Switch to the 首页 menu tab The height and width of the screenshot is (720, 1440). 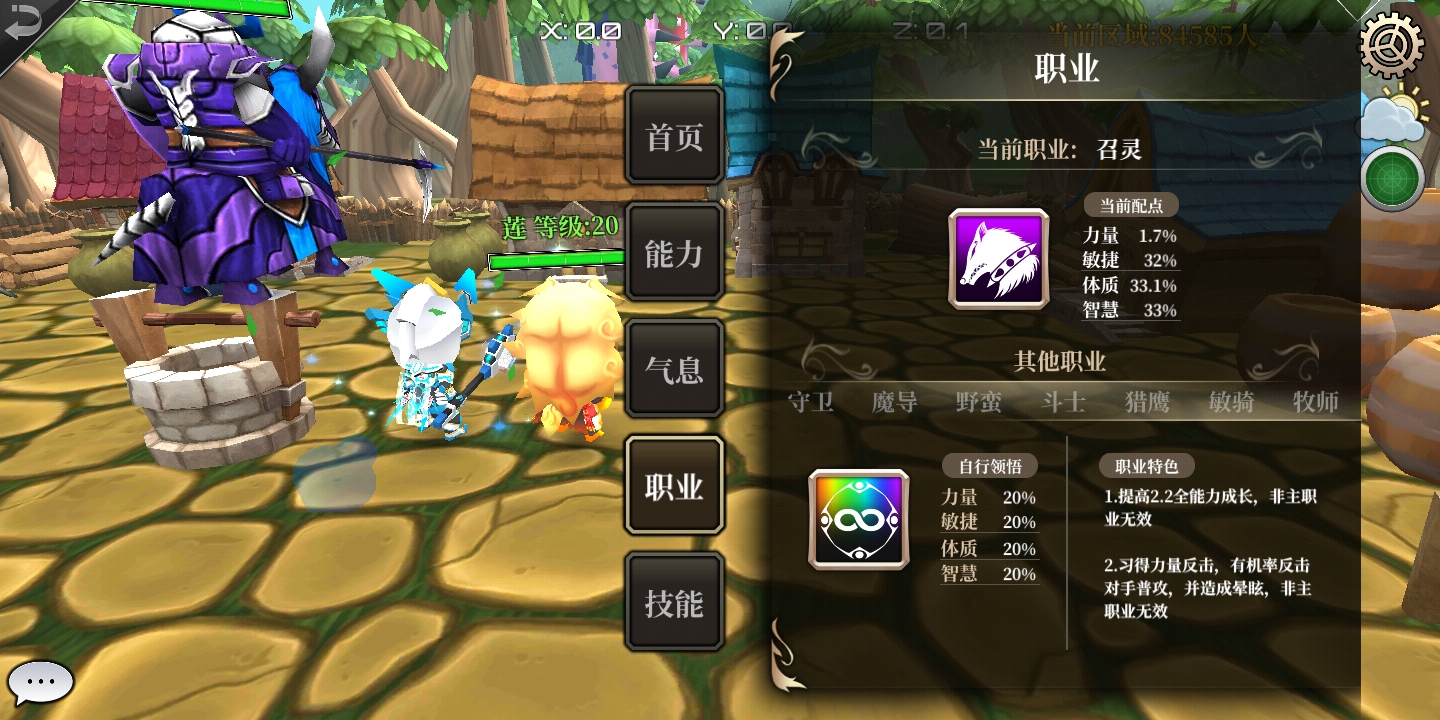(x=674, y=136)
